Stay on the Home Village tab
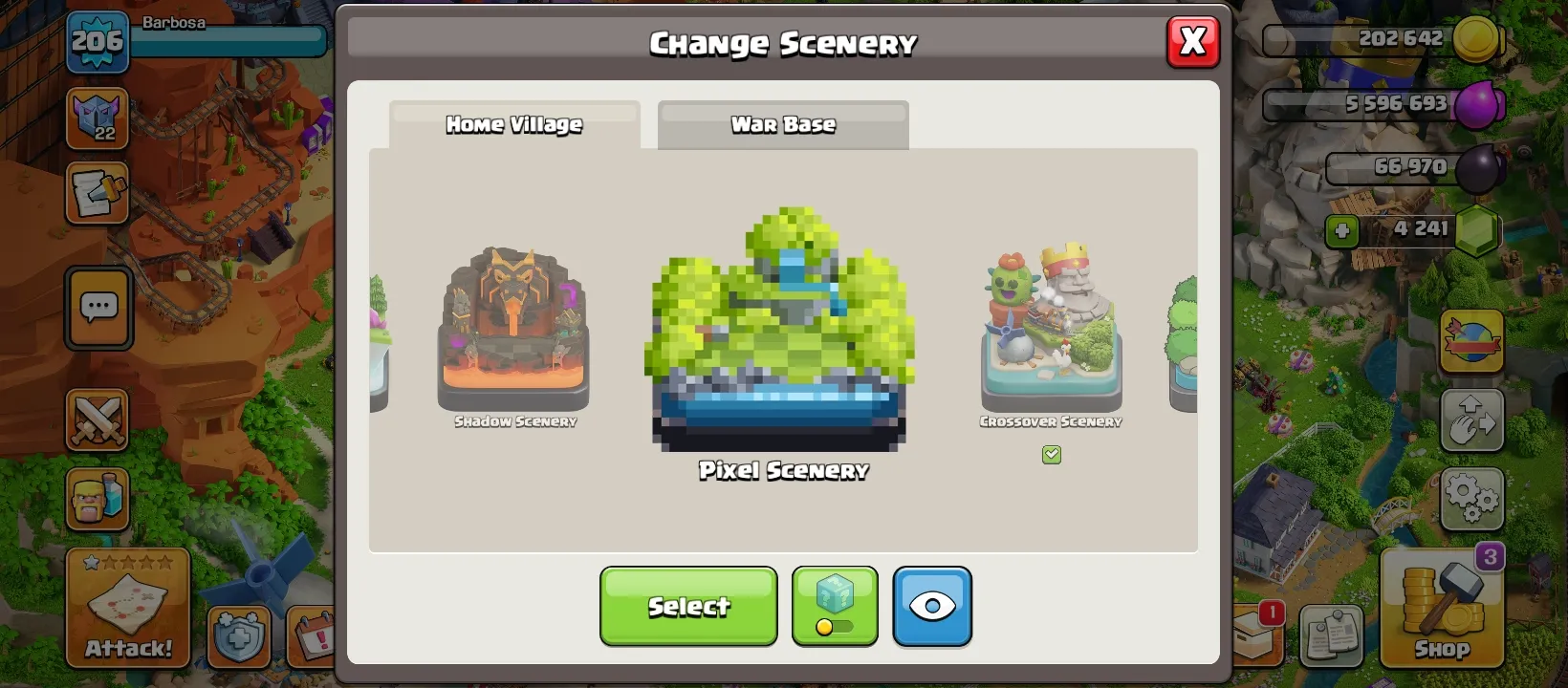The width and height of the screenshot is (1568, 688). click(x=512, y=123)
